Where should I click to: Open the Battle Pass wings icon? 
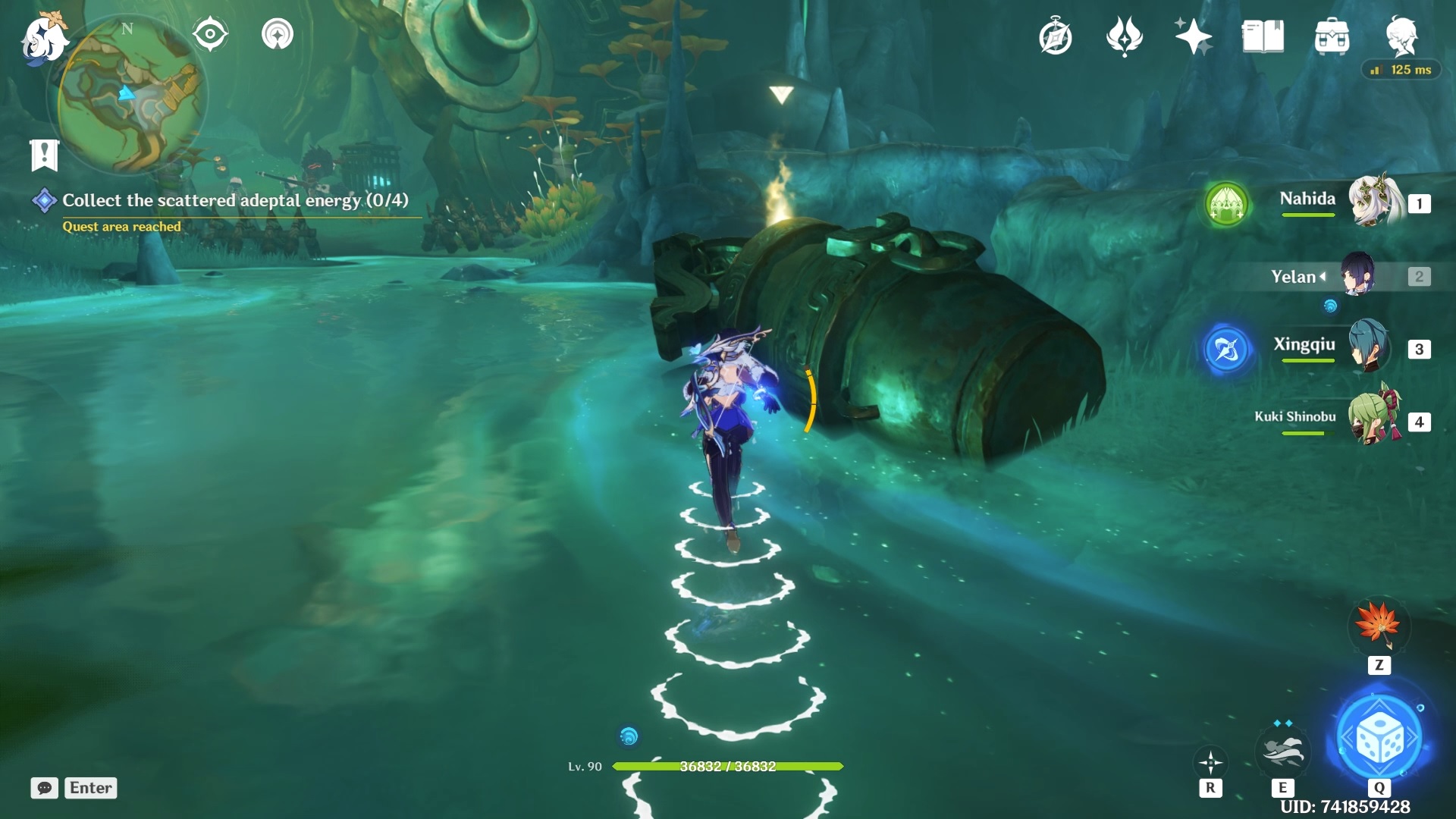click(x=1125, y=35)
